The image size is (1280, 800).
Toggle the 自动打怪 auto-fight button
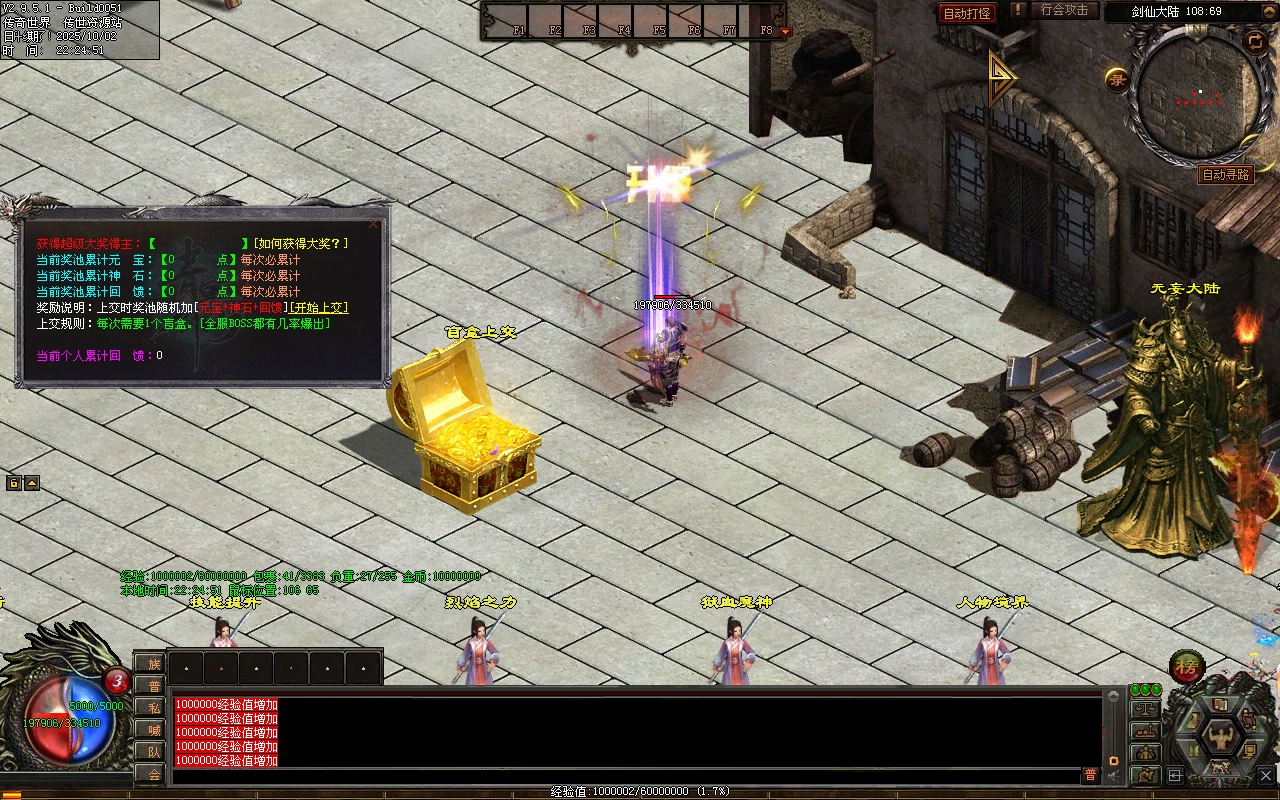(967, 13)
